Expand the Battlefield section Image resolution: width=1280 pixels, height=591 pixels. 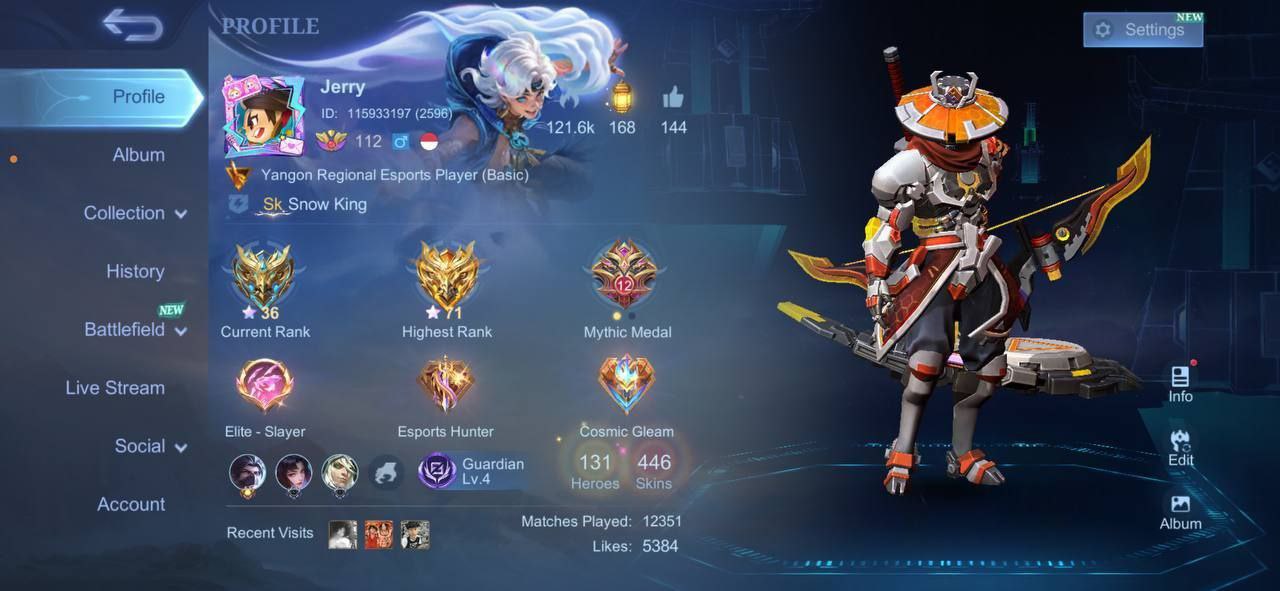click(x=135, y=330)
